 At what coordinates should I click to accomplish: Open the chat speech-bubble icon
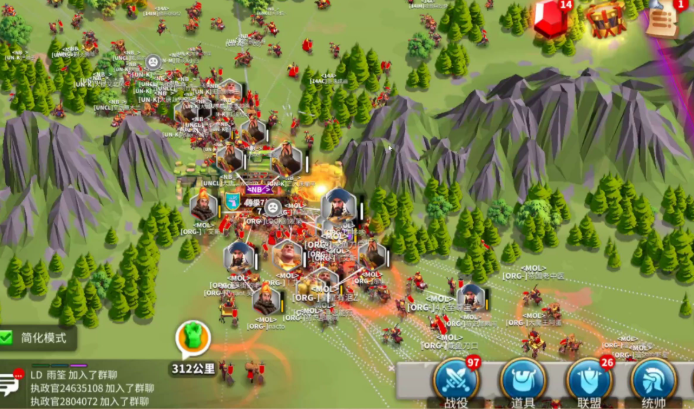(12, 381)
